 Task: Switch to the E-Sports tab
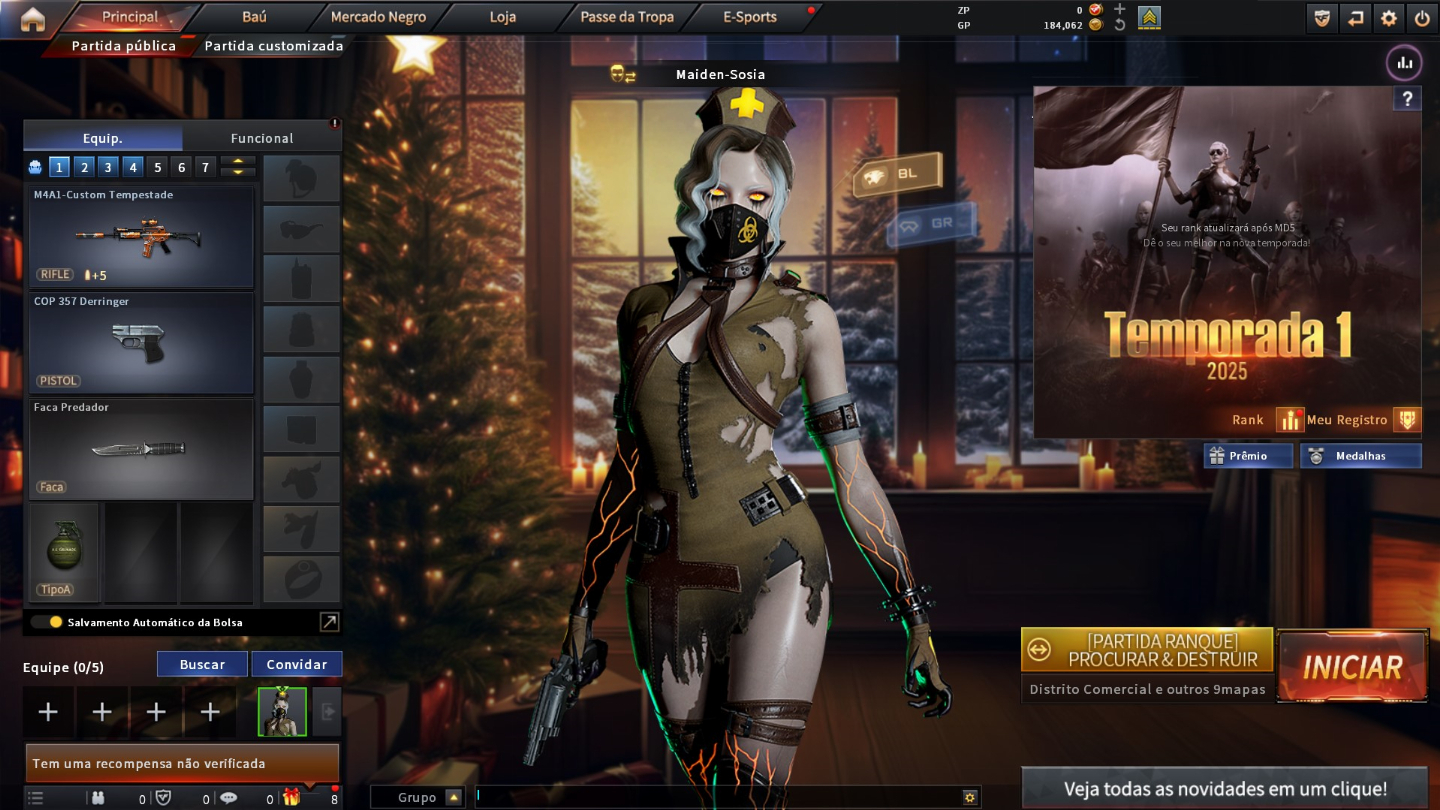749,17
